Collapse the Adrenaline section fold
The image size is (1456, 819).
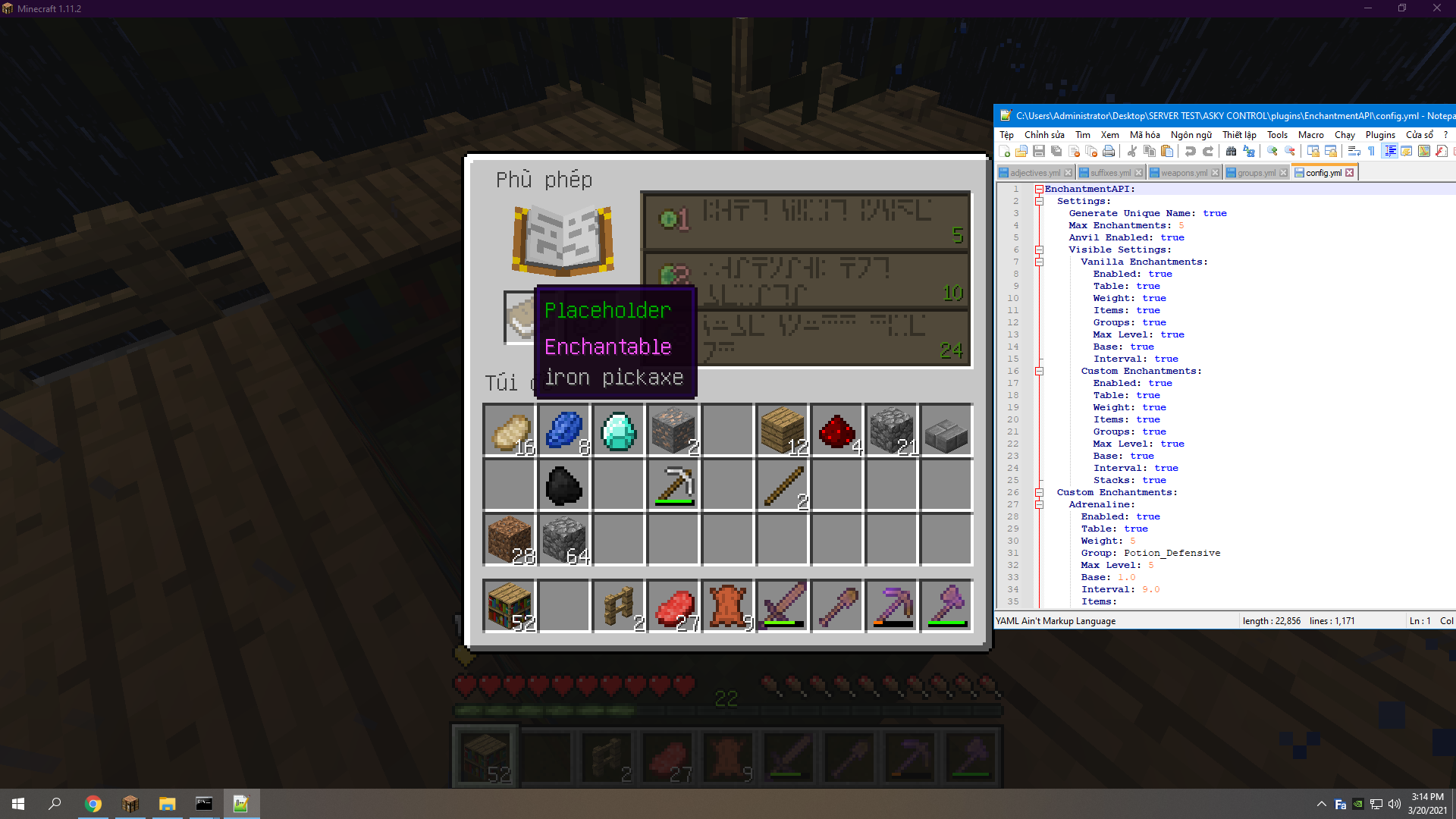pyautogui.click(x=1040, y=504)
